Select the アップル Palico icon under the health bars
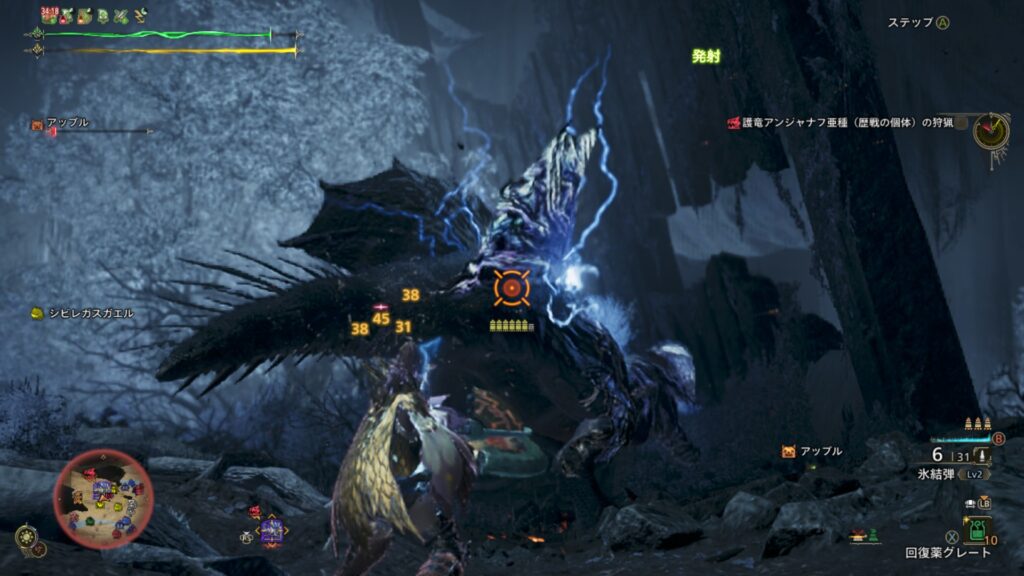 (37, 124)
